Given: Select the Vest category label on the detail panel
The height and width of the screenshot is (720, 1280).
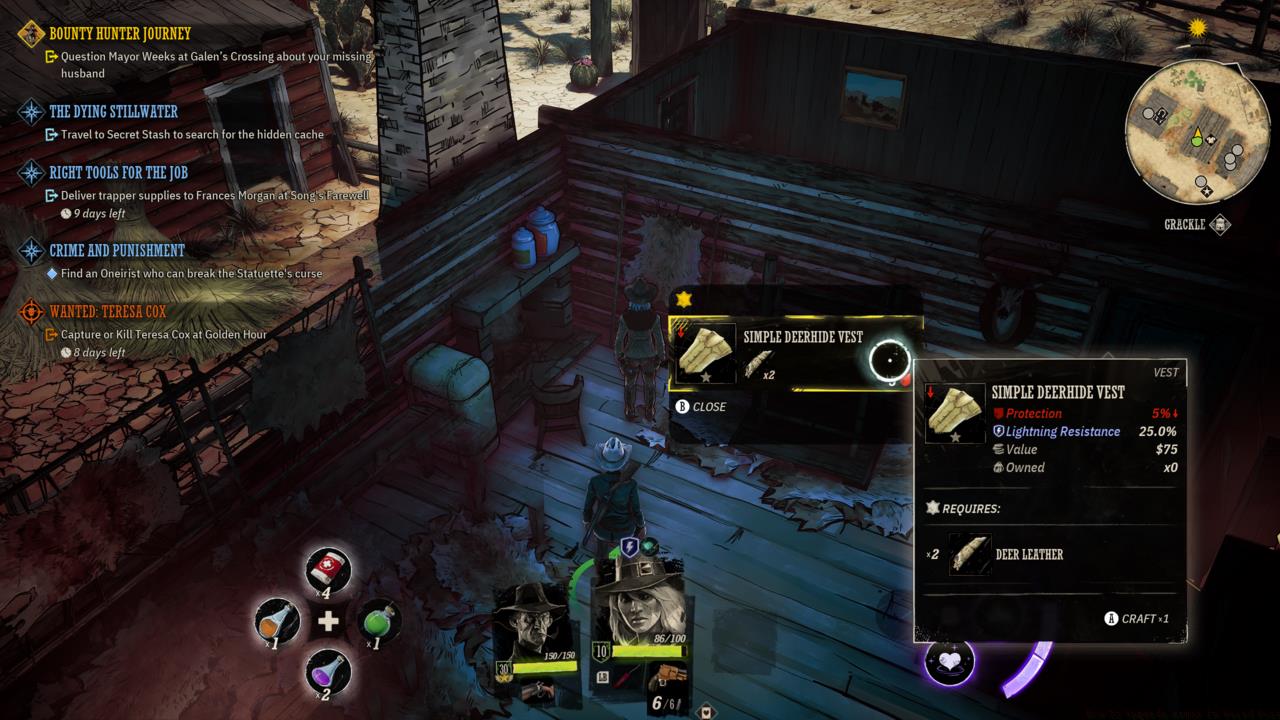Looking at the screenshot, I should (x=1167, y=371).
